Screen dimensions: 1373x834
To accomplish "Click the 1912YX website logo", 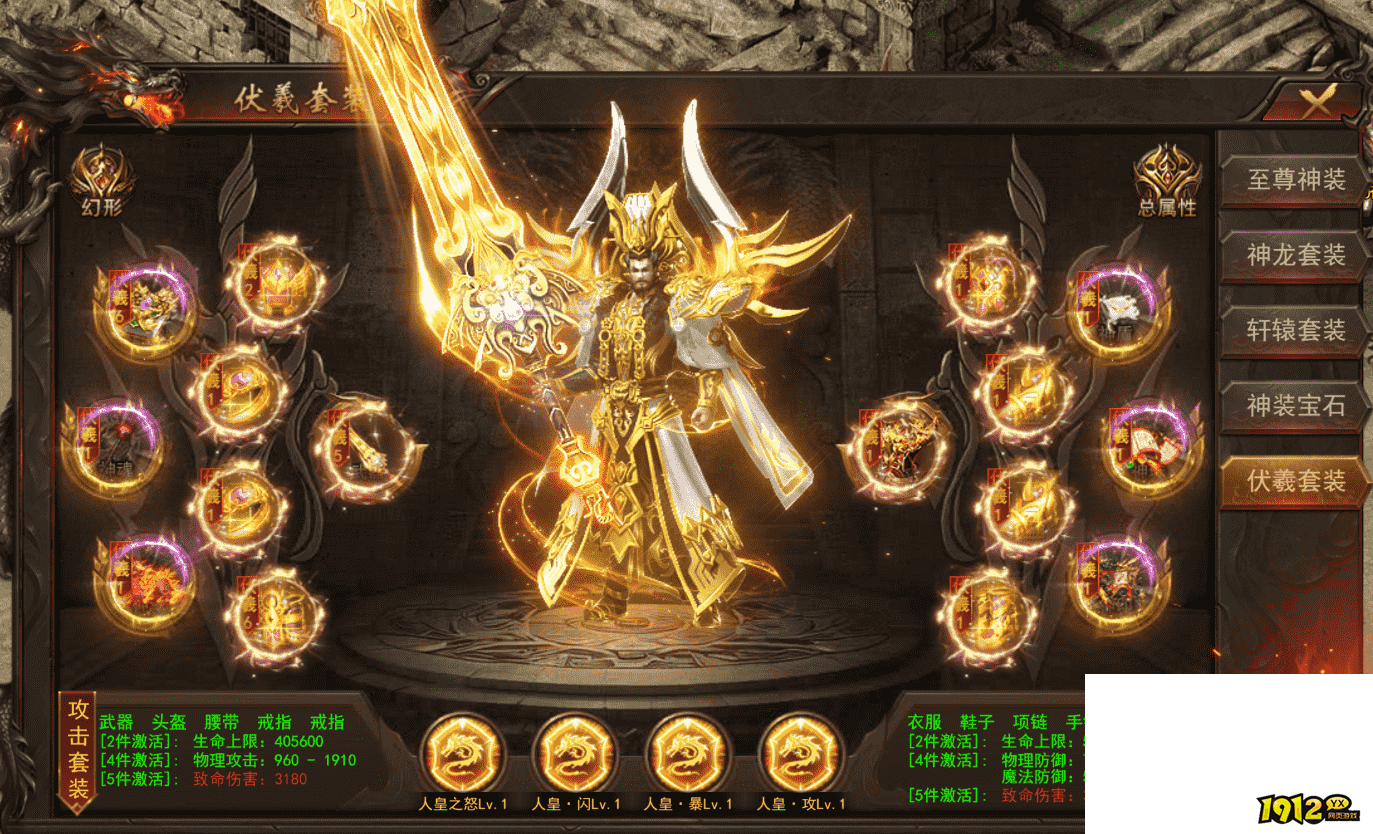I will (x=1308, y=810).
